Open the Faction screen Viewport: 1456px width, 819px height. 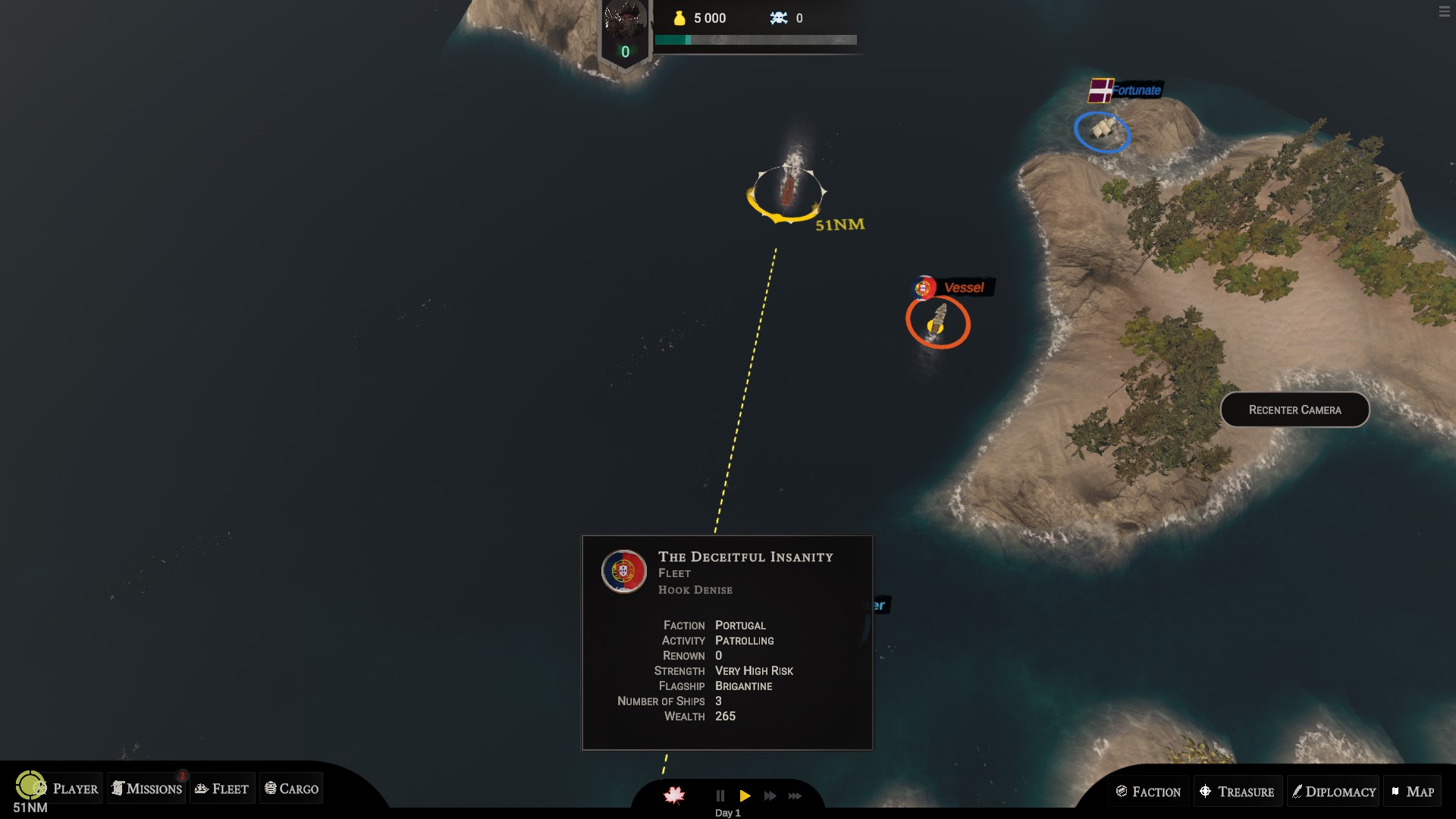point(1148,792)
